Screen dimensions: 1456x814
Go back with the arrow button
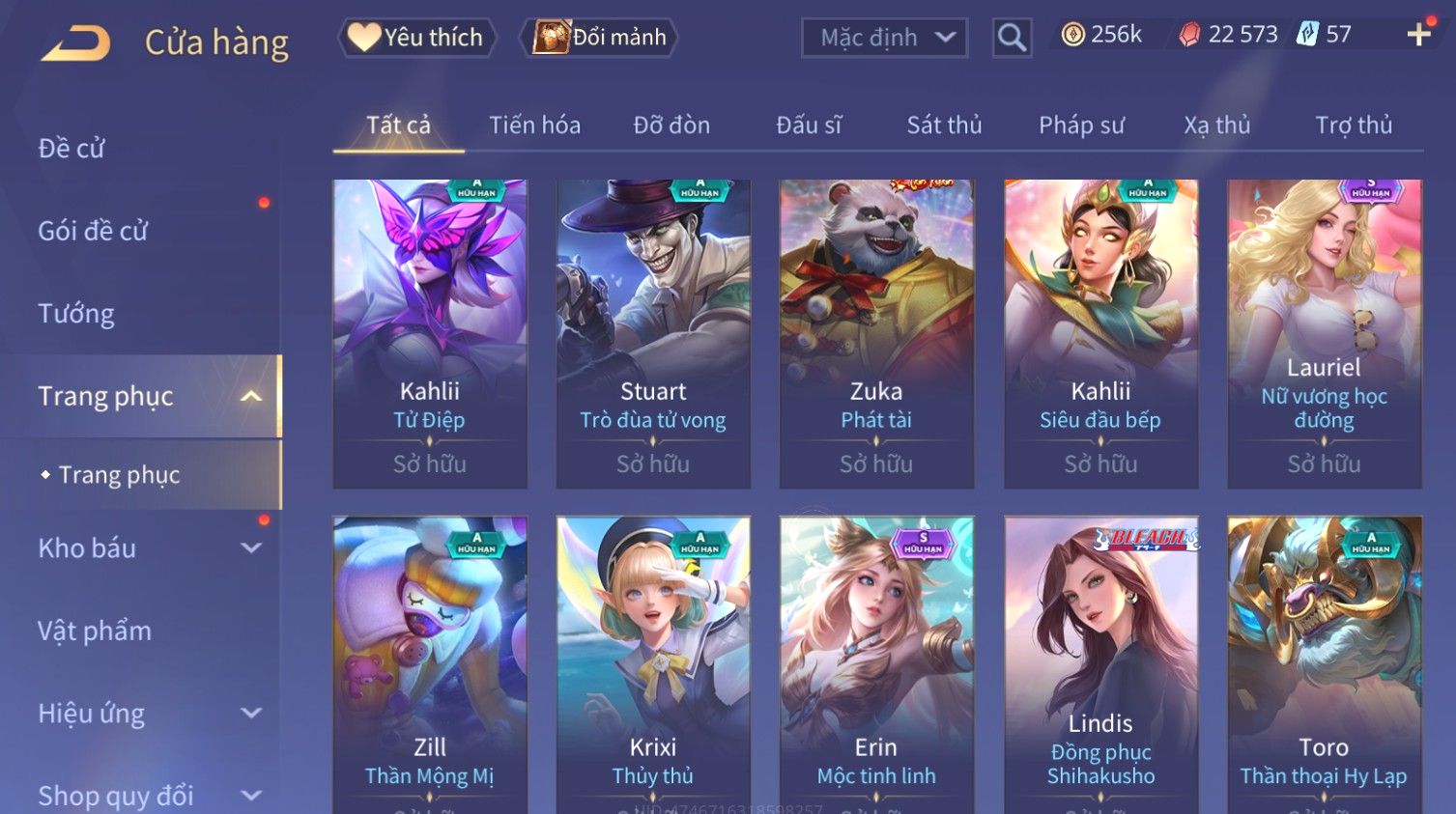coord(75,43)
